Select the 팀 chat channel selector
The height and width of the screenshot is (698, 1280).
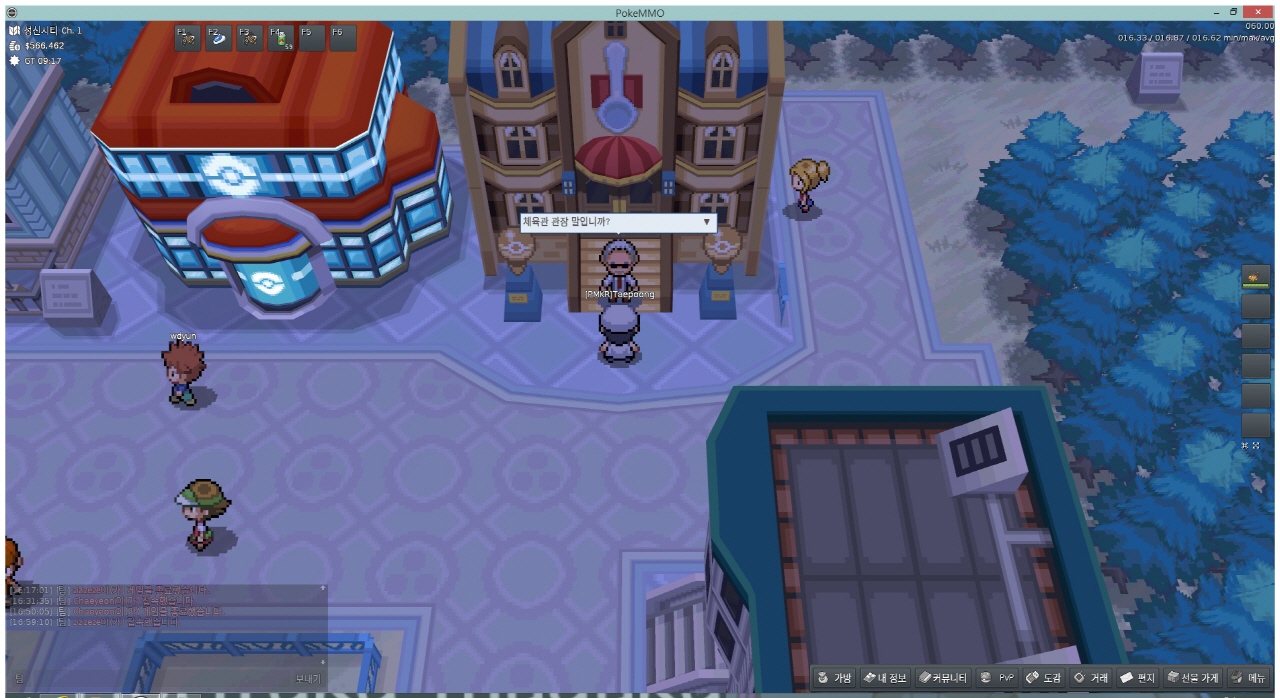(19, 678)
